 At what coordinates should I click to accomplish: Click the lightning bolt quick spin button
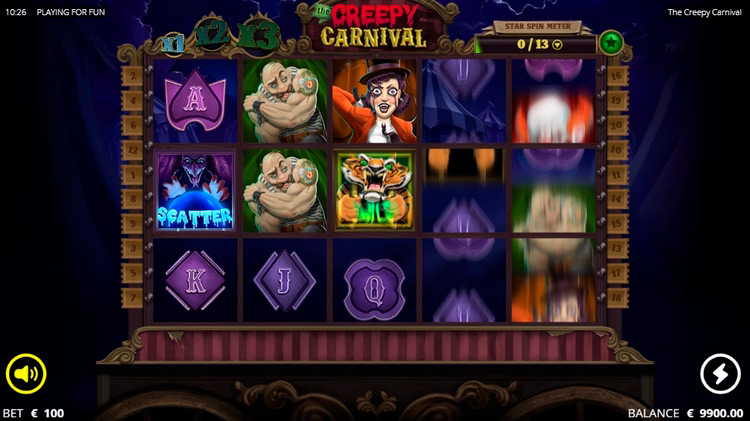click(x=720, y=374)
